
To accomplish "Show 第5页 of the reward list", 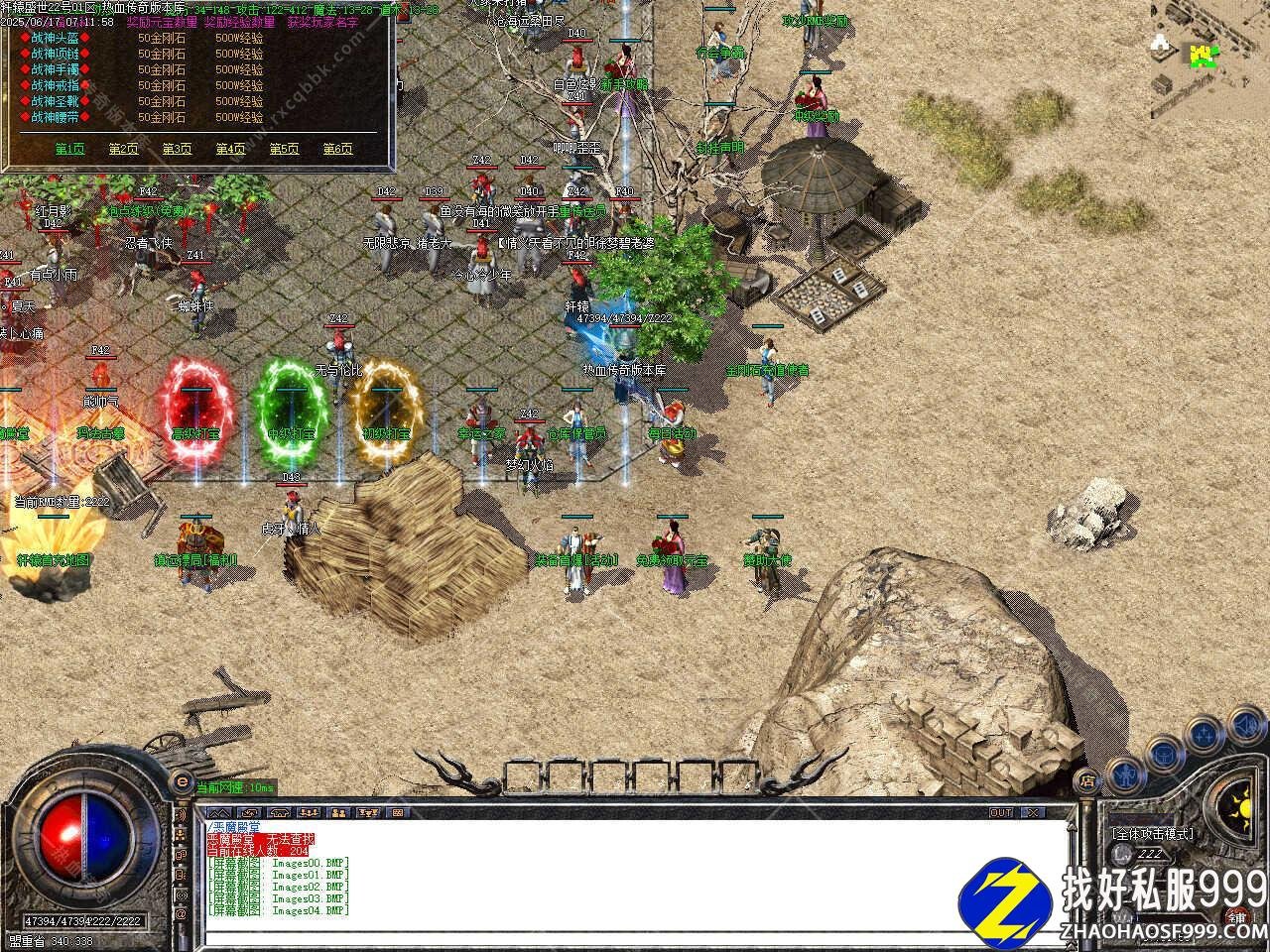I will (x=284, y=149).
